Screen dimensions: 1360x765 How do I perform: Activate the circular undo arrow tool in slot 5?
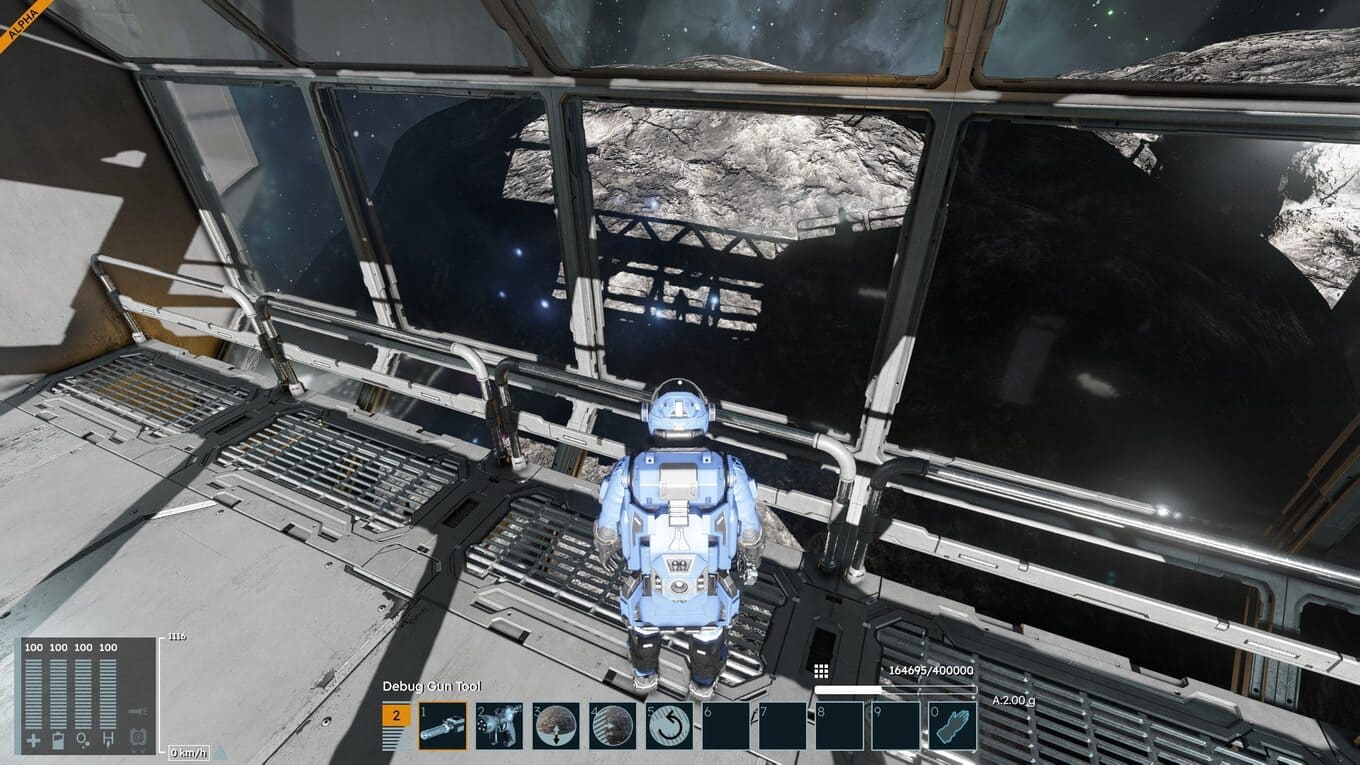(669, 726)
